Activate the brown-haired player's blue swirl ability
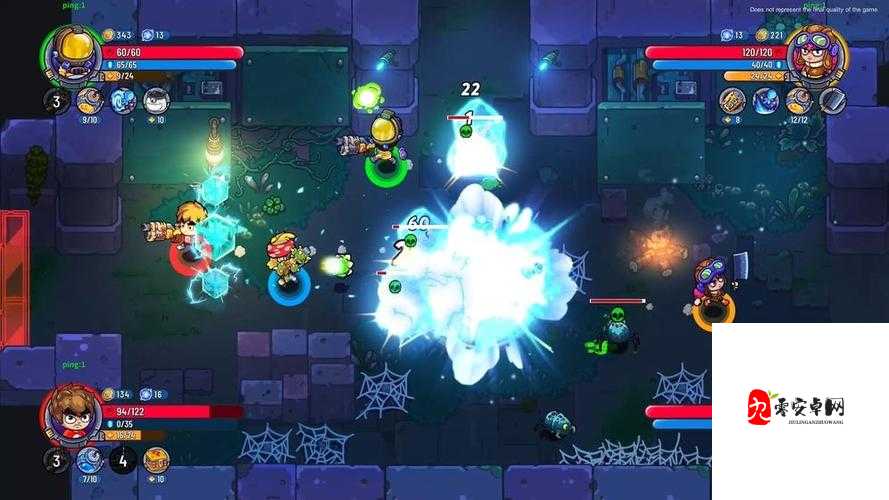889x500 pixels. tap(90, 460)
